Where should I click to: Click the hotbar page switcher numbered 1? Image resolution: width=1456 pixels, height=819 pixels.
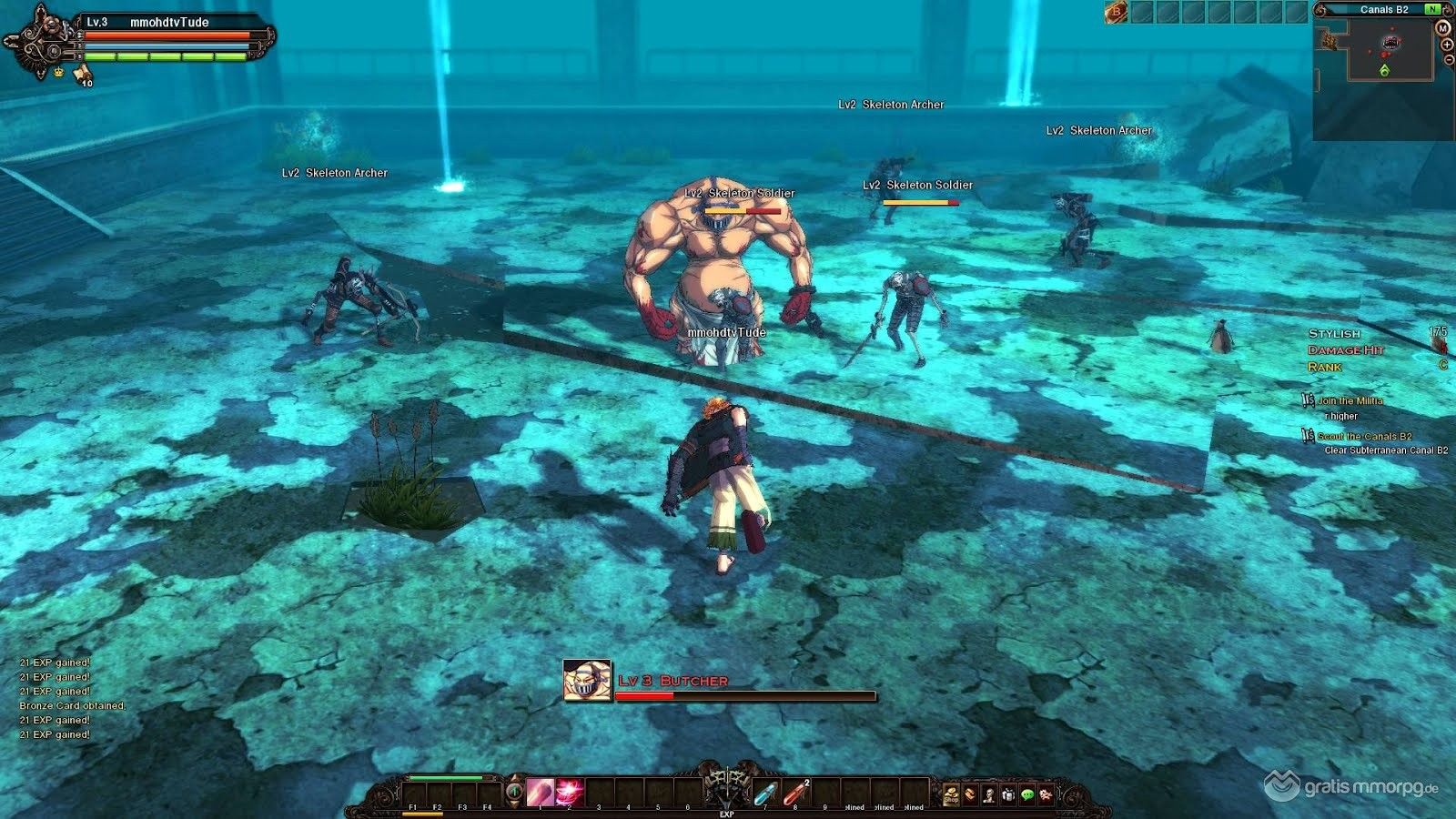tap(514, 792)
